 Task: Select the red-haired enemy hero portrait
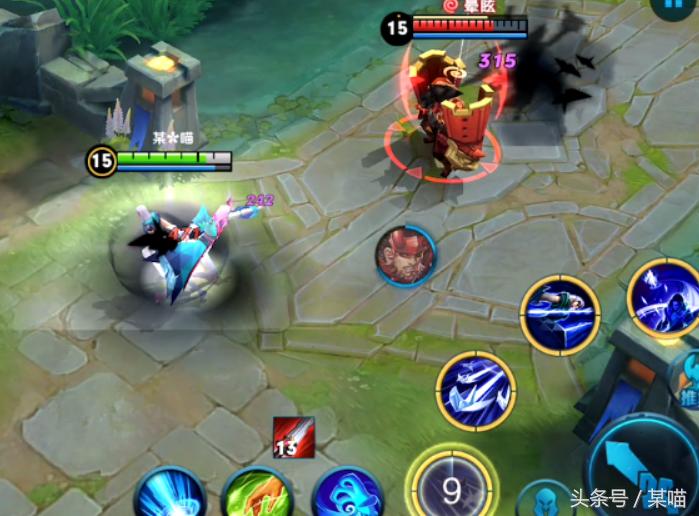[405, 255]
